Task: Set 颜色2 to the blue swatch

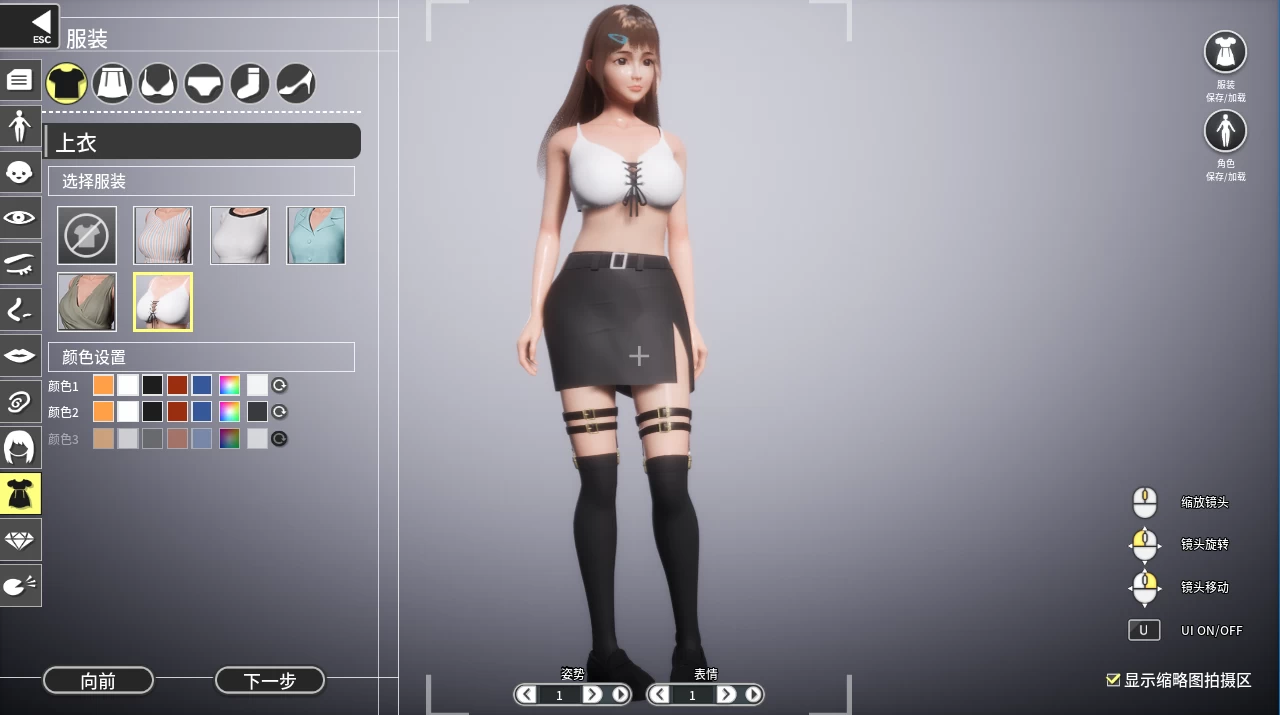Action: point(202,412)
